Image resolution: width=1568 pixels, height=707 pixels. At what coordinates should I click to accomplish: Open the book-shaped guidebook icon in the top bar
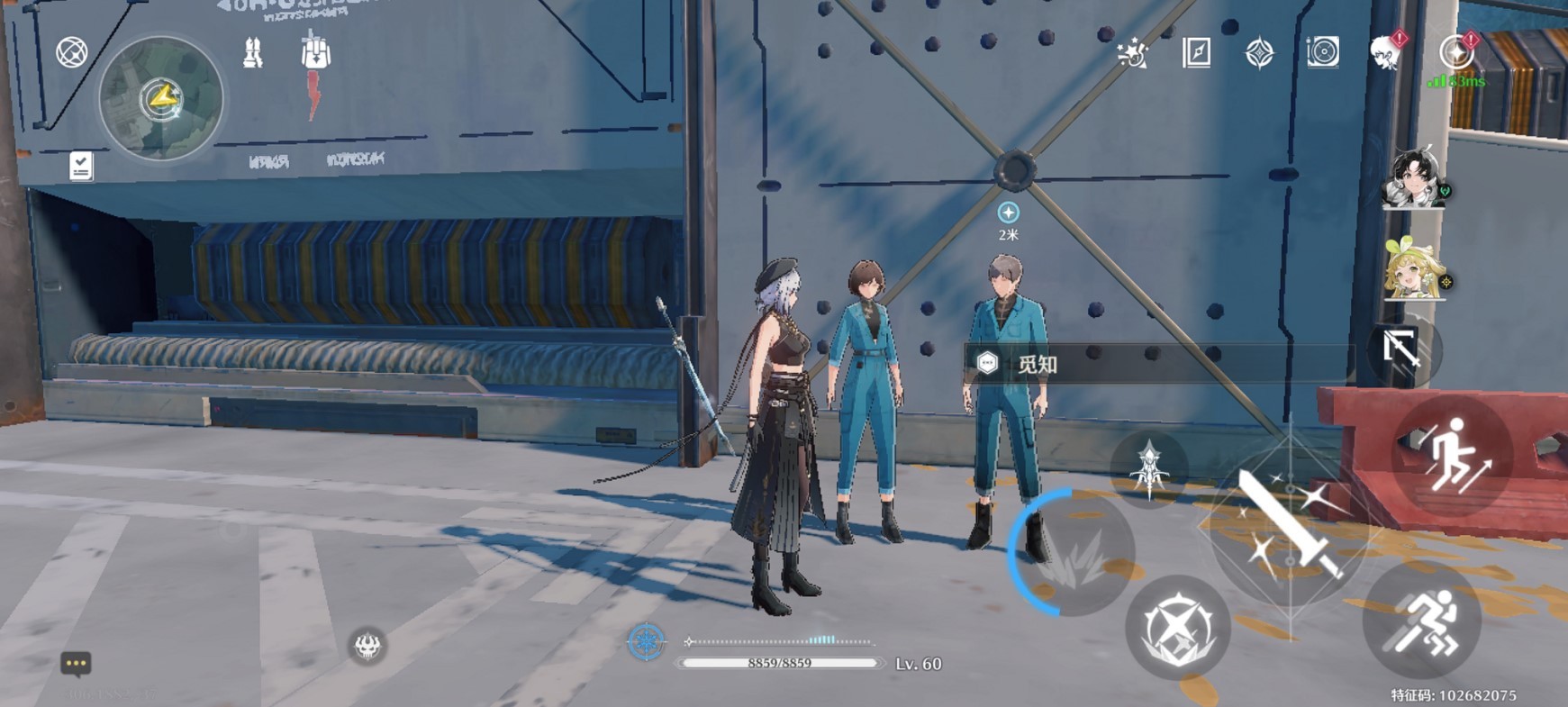coord(1196,53)
